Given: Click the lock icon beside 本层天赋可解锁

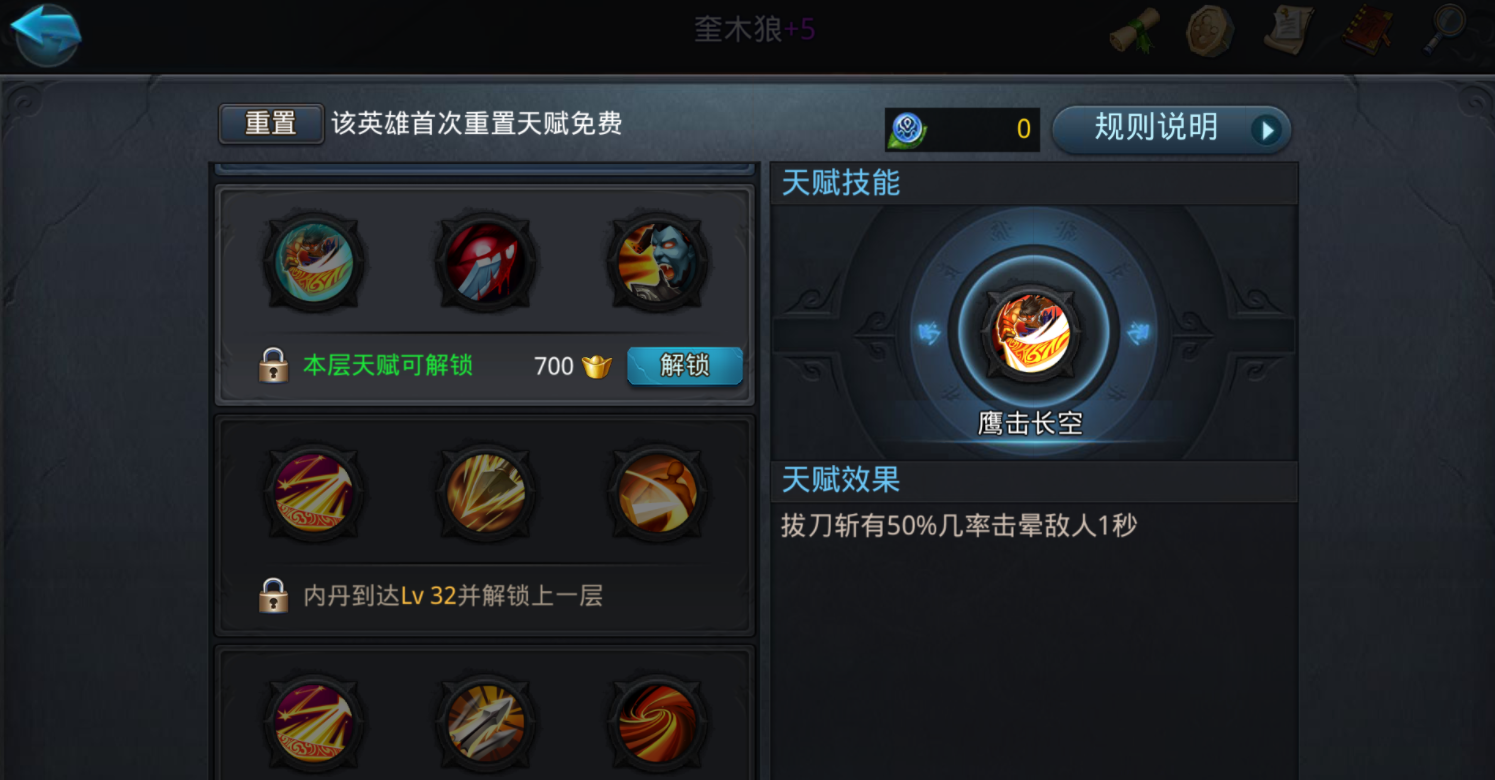Looking at the screenshot, I should click(x=273, y=366).
